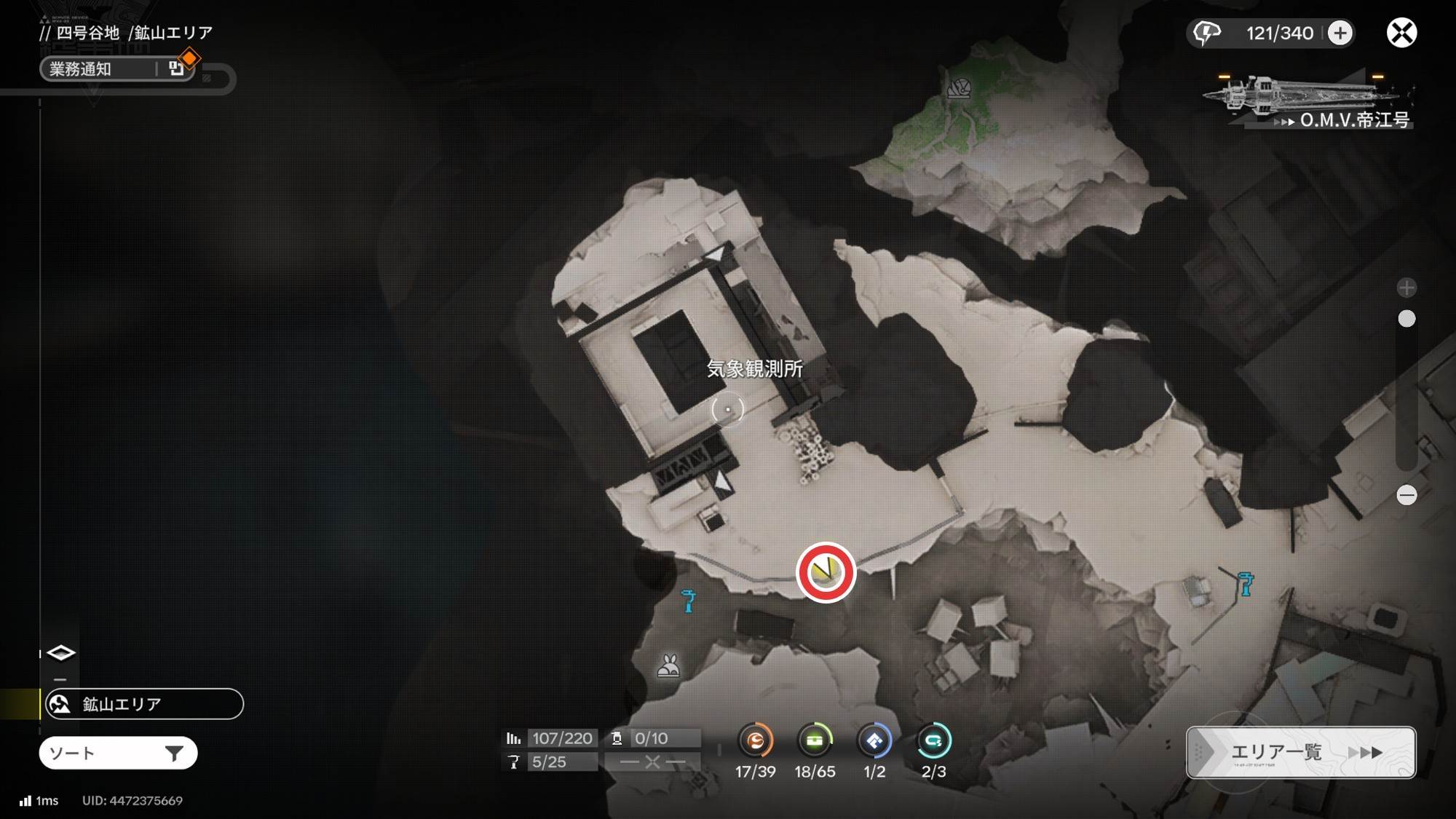Select the red-circled player position marker

coord(826,572)
